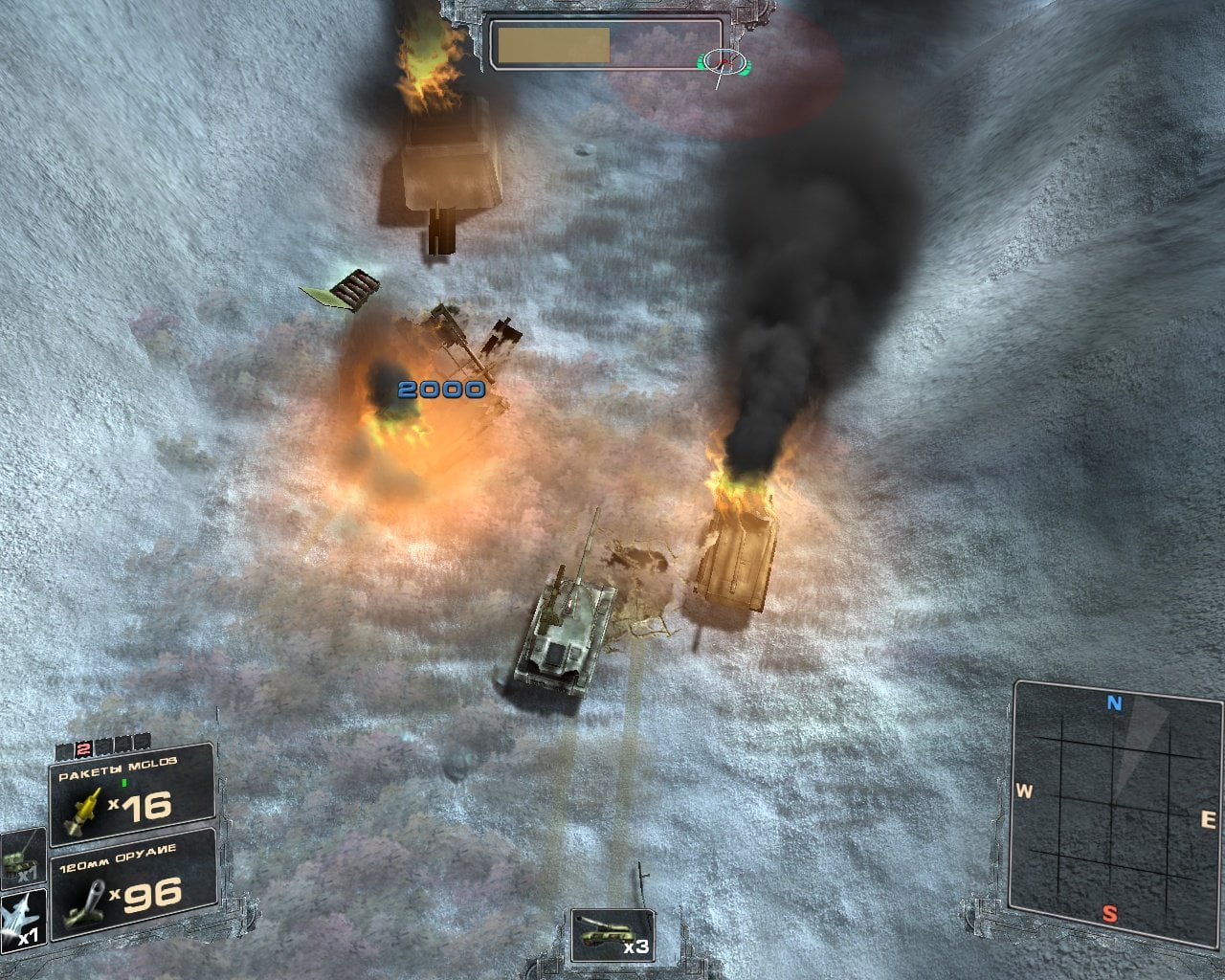Viewport: 1225px width, 980px height.
Task: Click the tank lives icon showing x3
Action: (x=612, y=935)
